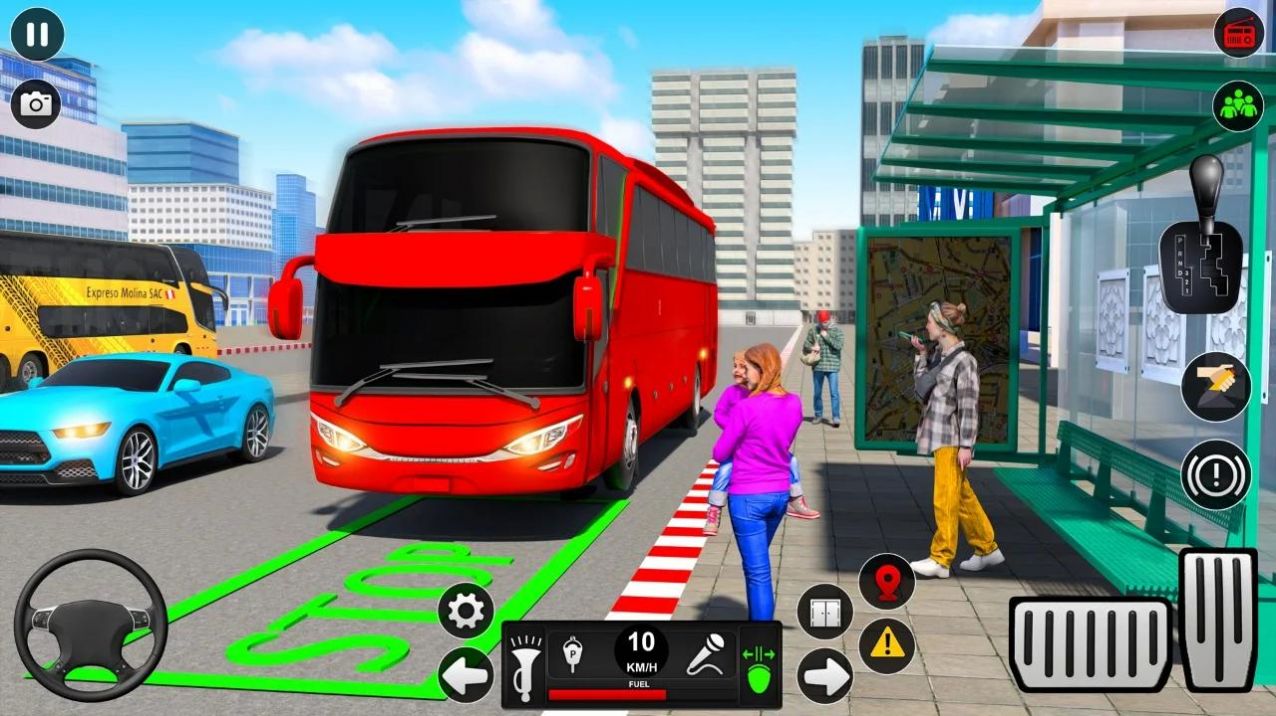Take a screenshot with the camera button
1276x716 pixels.
[x=36, y=104]
